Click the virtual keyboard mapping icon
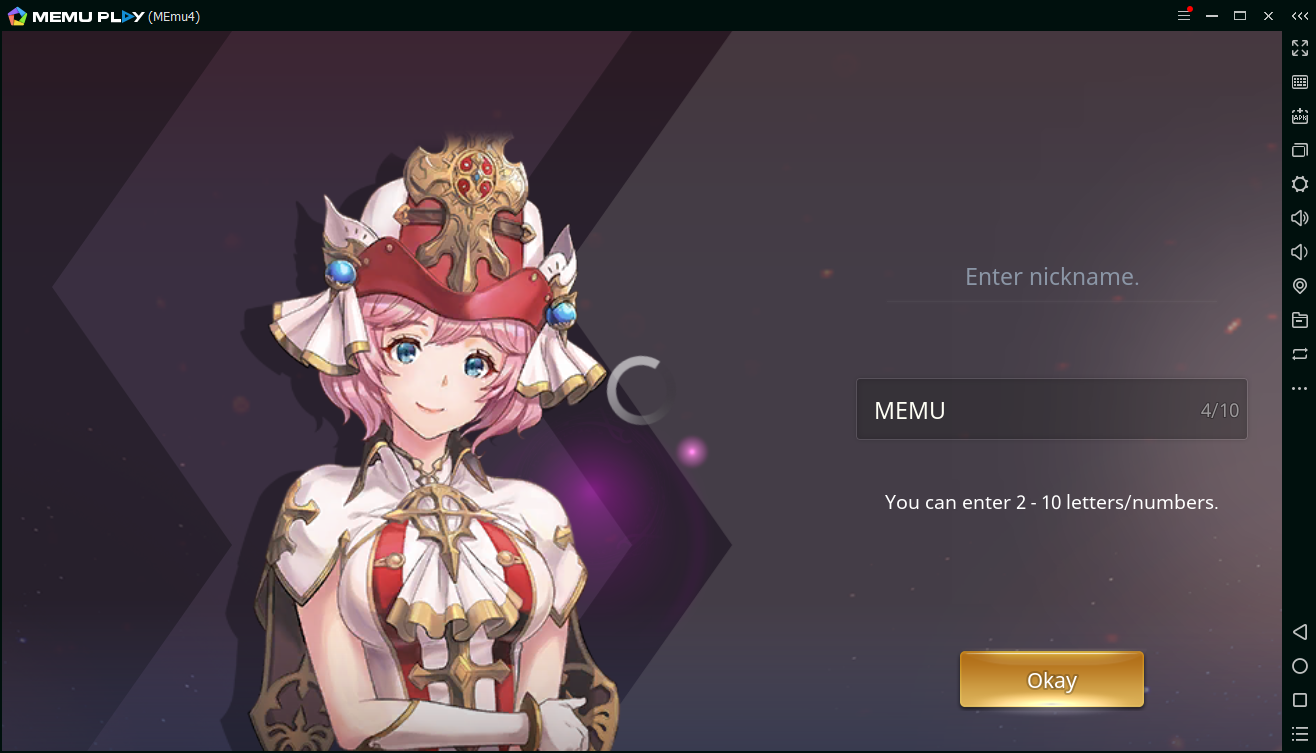 click(1299, 82)
